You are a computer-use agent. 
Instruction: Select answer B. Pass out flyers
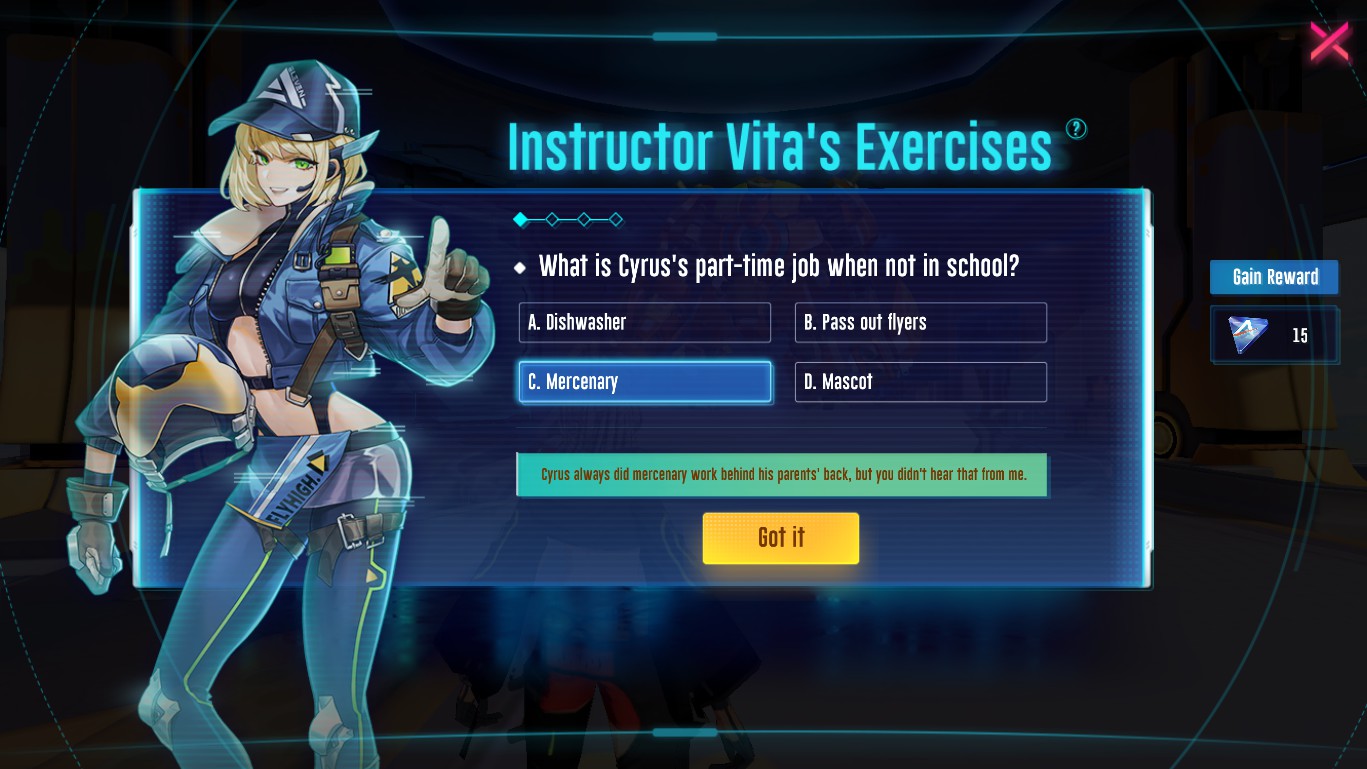coord(920,323)
